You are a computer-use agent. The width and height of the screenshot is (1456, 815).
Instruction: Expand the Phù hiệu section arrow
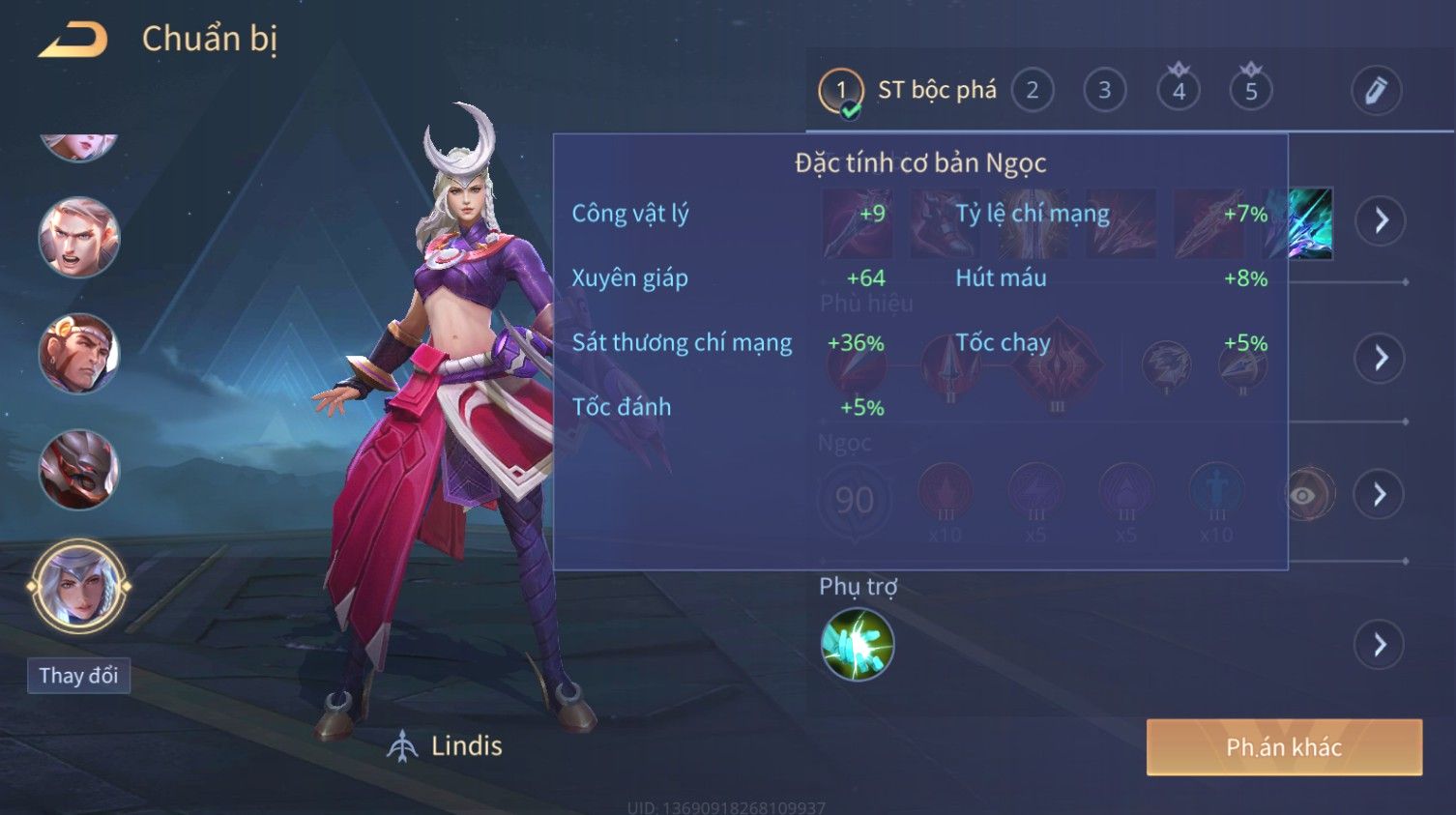point(1380,359)
